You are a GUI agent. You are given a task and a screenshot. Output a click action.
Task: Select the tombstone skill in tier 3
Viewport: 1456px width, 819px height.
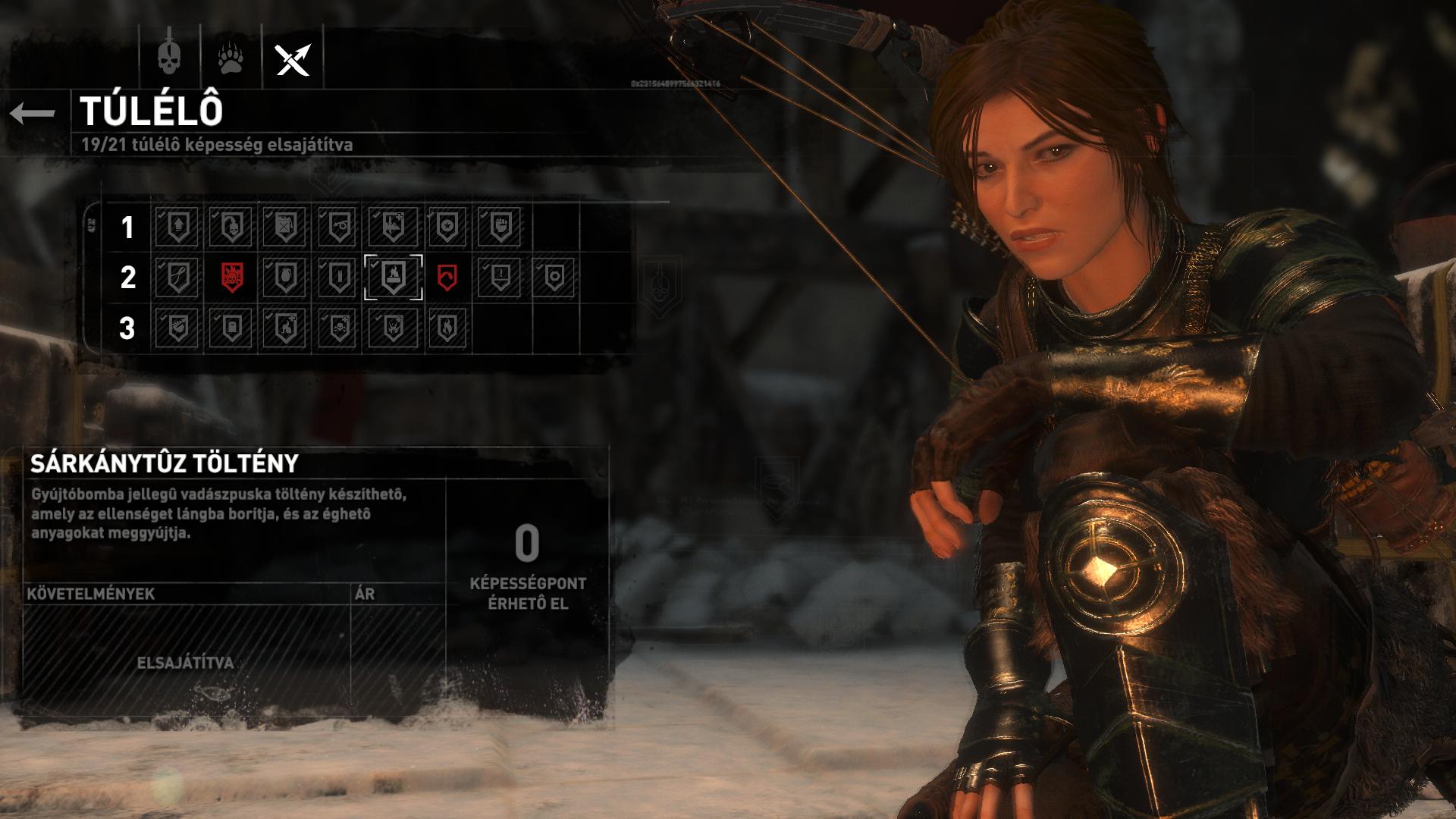231,328
